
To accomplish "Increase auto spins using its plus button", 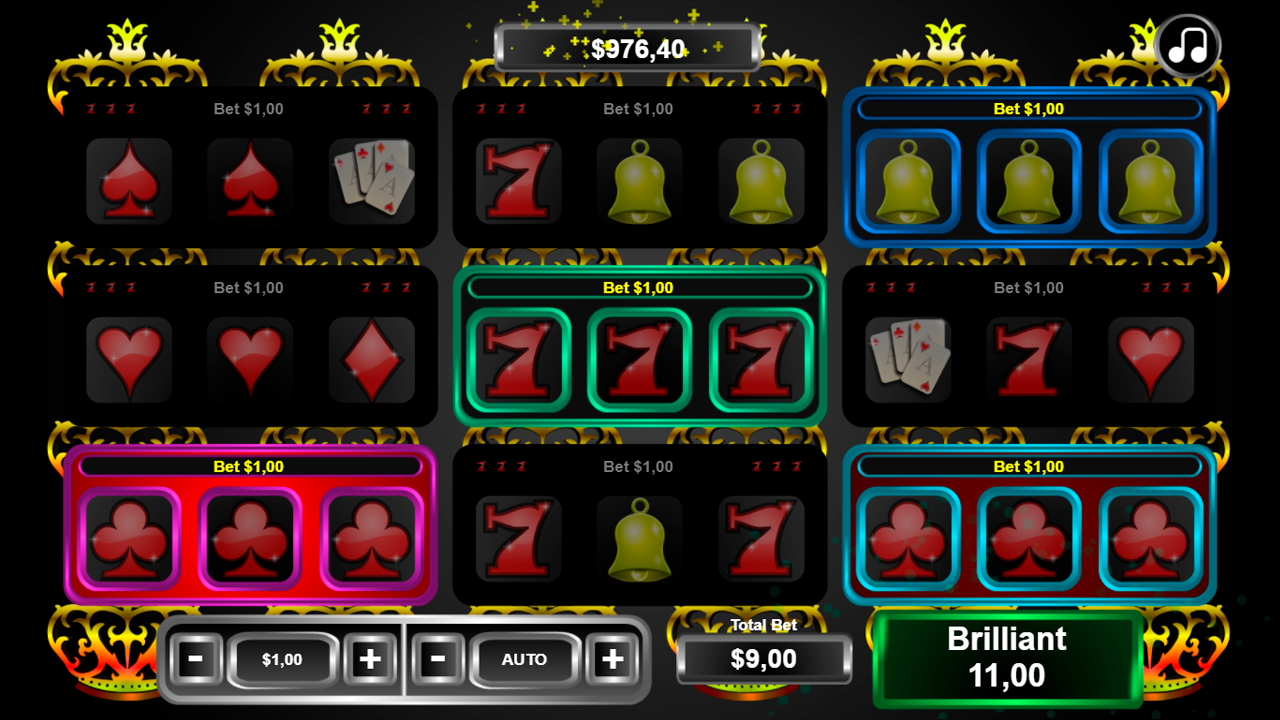I will 611,660.
